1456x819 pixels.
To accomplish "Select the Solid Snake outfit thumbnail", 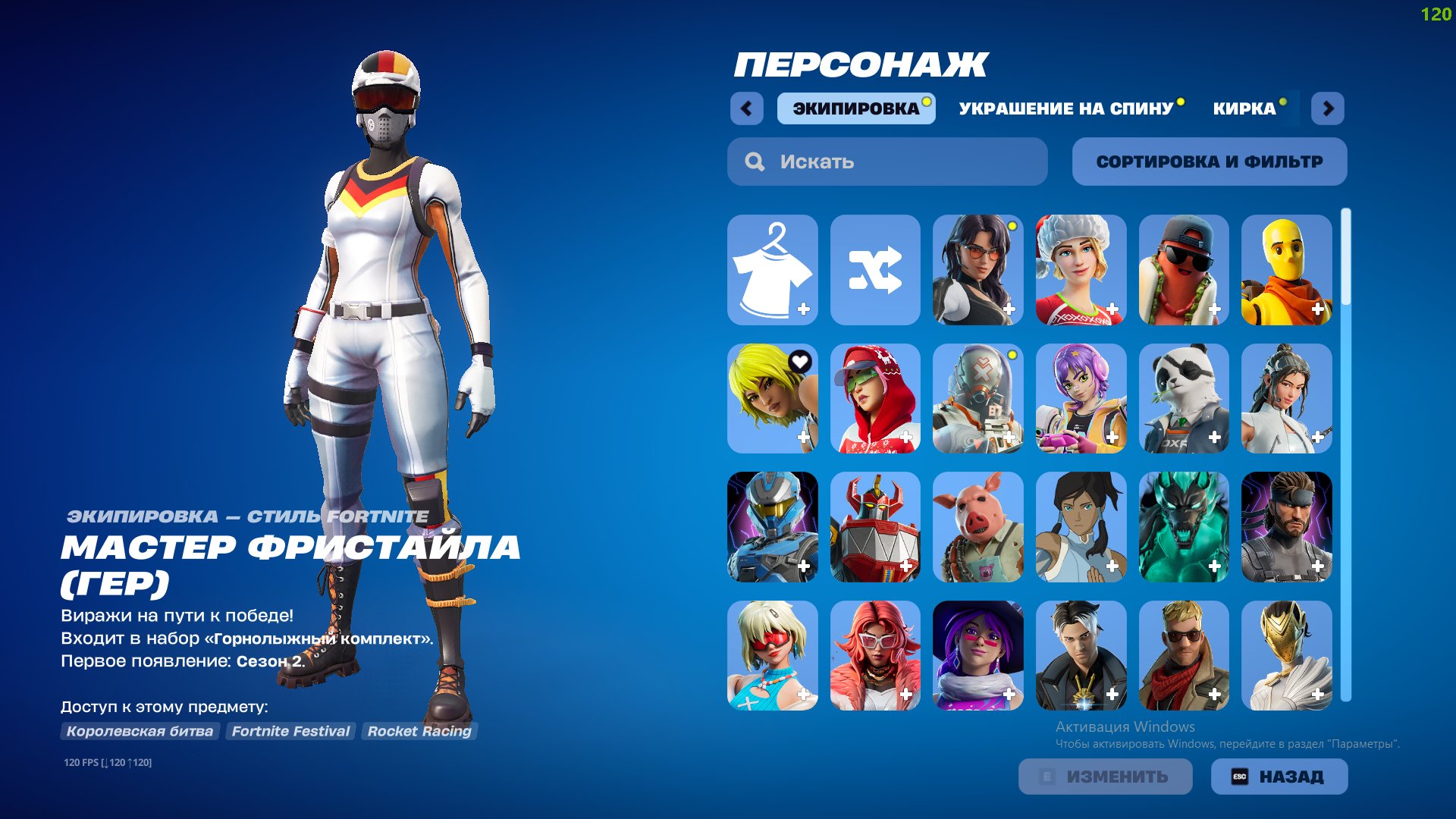I will (x=1287, y=527).
